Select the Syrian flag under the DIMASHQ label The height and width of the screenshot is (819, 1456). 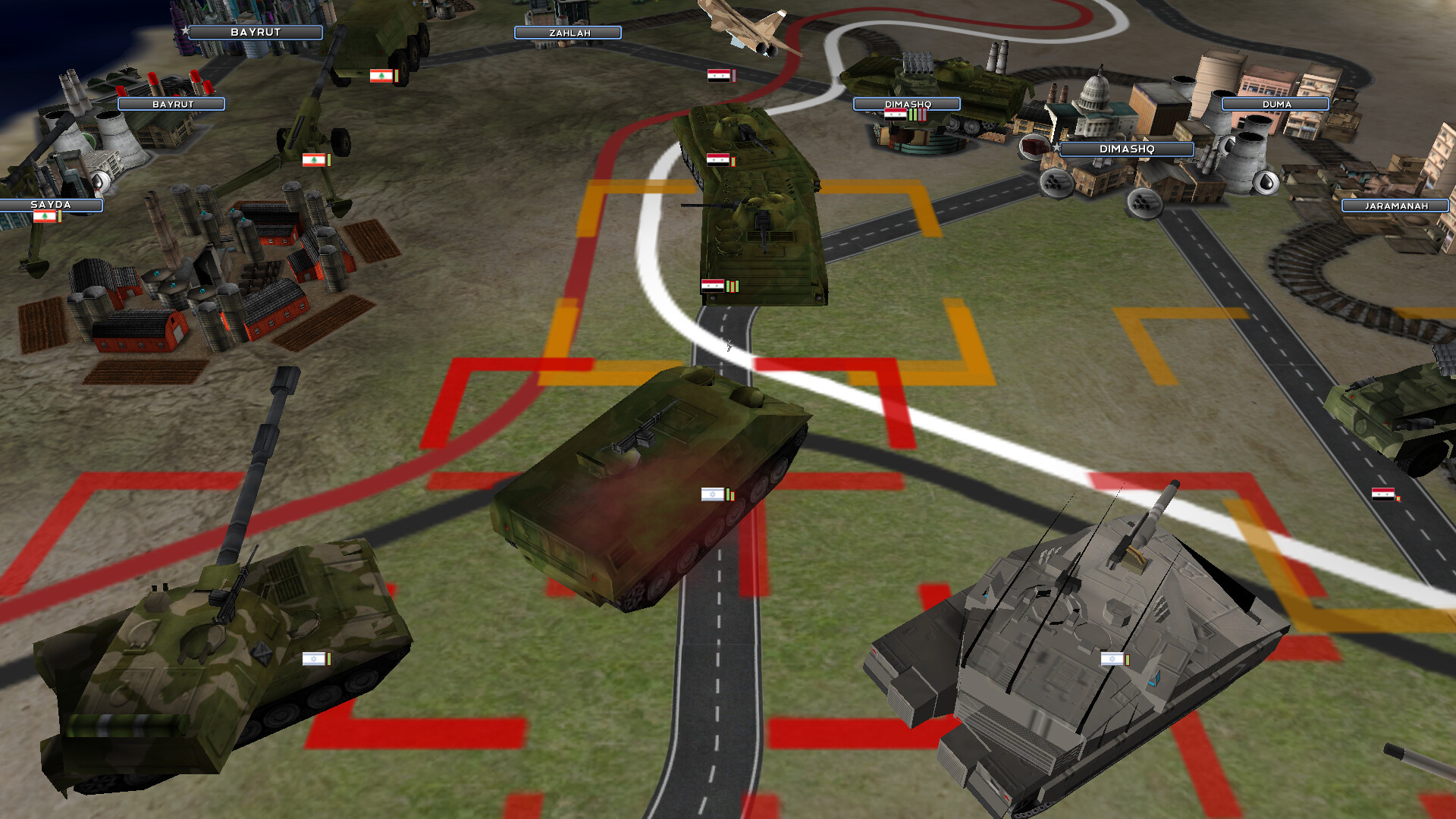895,114
